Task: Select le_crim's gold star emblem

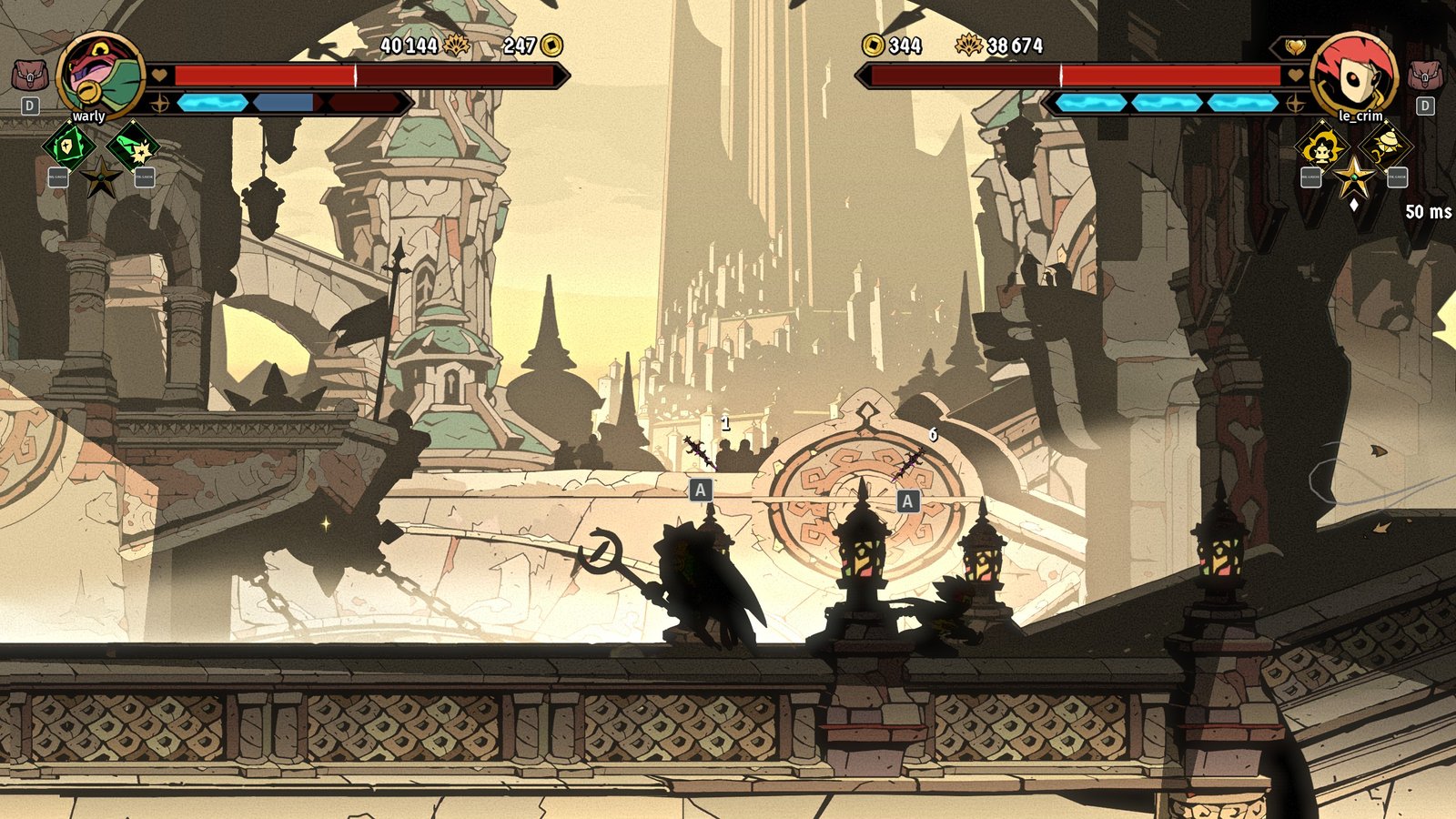Action: [1353, 176]
